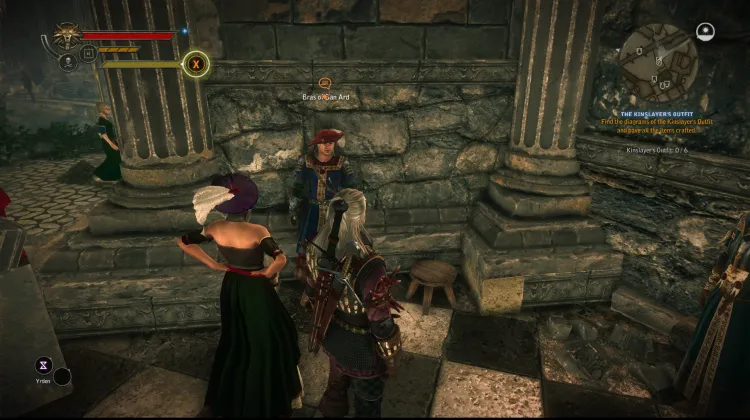Select the square icon beside the medallion
Viewport: 750px width, 420px height.
point(88,53)
